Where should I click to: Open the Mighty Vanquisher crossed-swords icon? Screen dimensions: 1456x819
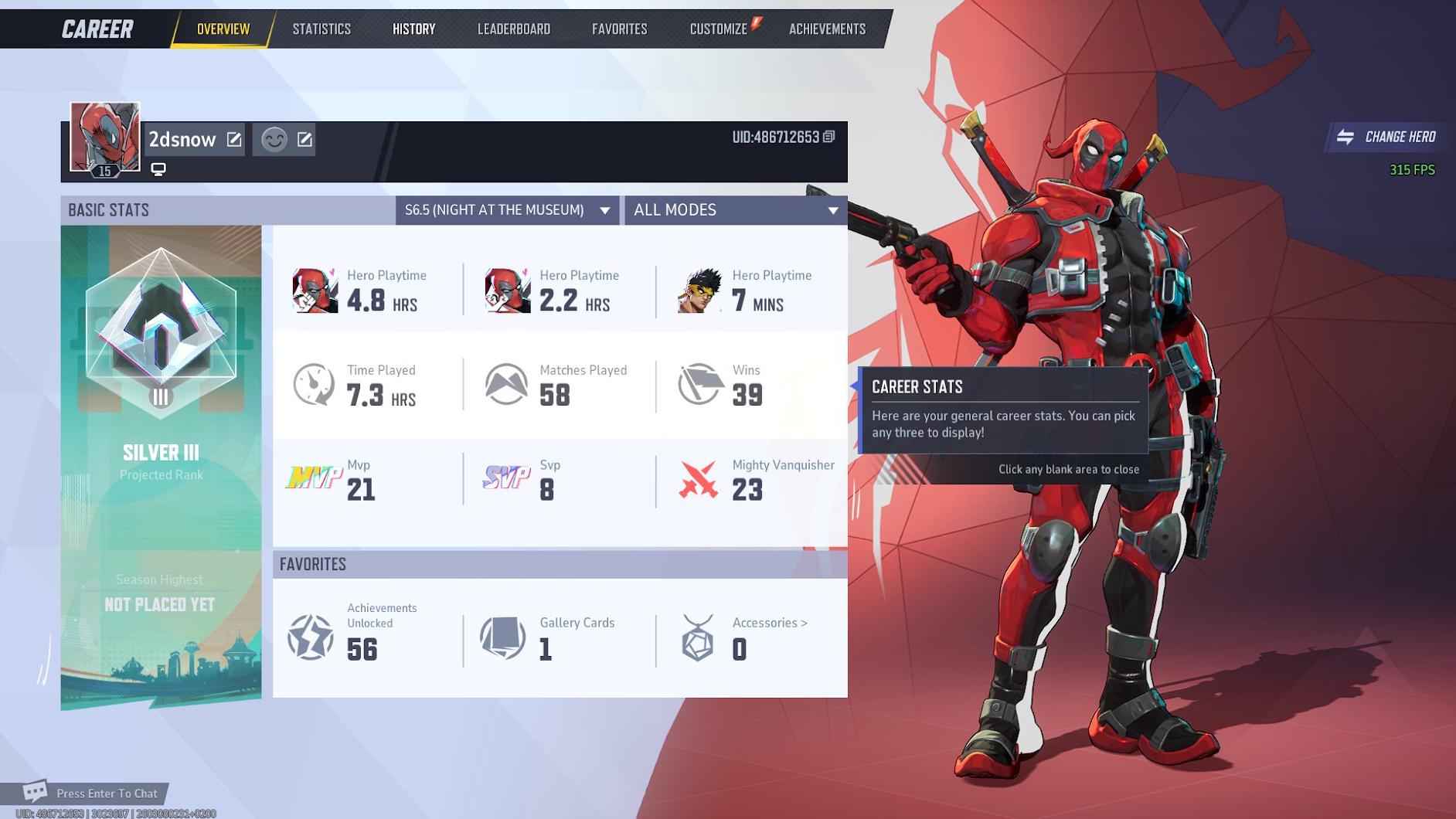699,477
